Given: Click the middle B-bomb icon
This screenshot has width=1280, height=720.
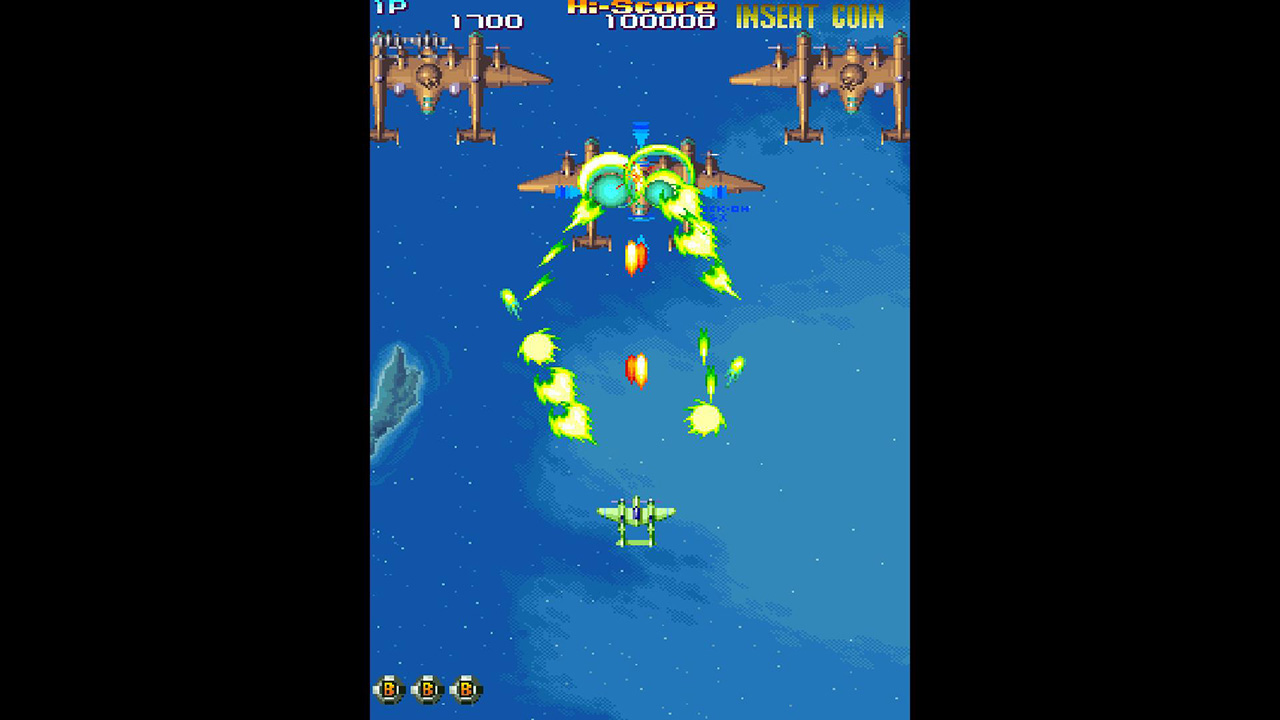Looking at the screenshot, I should [x=428, y=689].
